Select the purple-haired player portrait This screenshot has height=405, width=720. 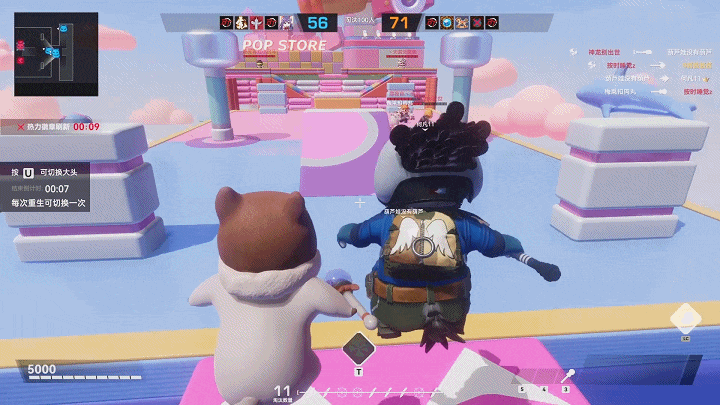click(287, 22)
